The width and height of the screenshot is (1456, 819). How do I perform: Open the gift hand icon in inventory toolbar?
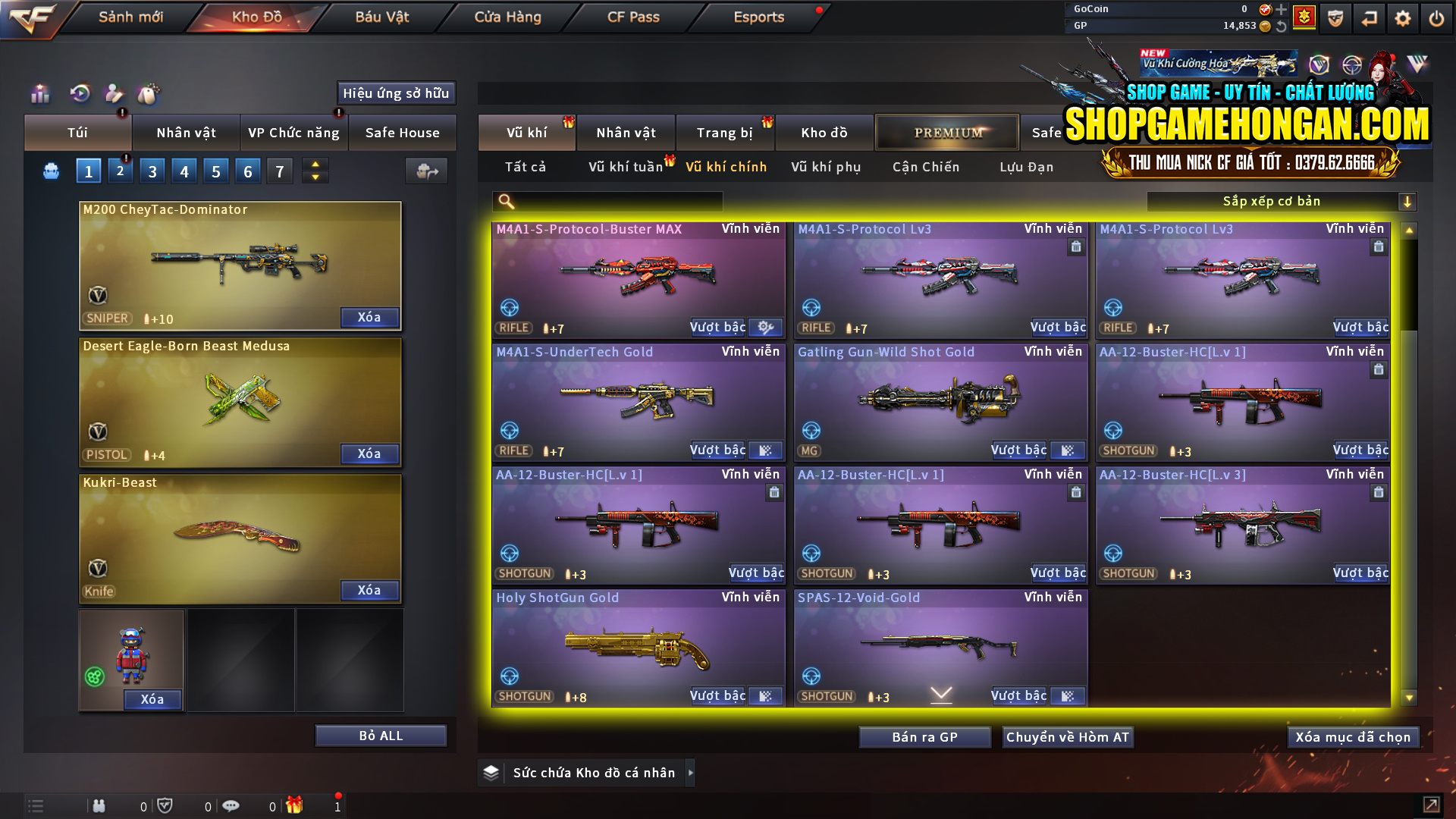coord(114,93)
